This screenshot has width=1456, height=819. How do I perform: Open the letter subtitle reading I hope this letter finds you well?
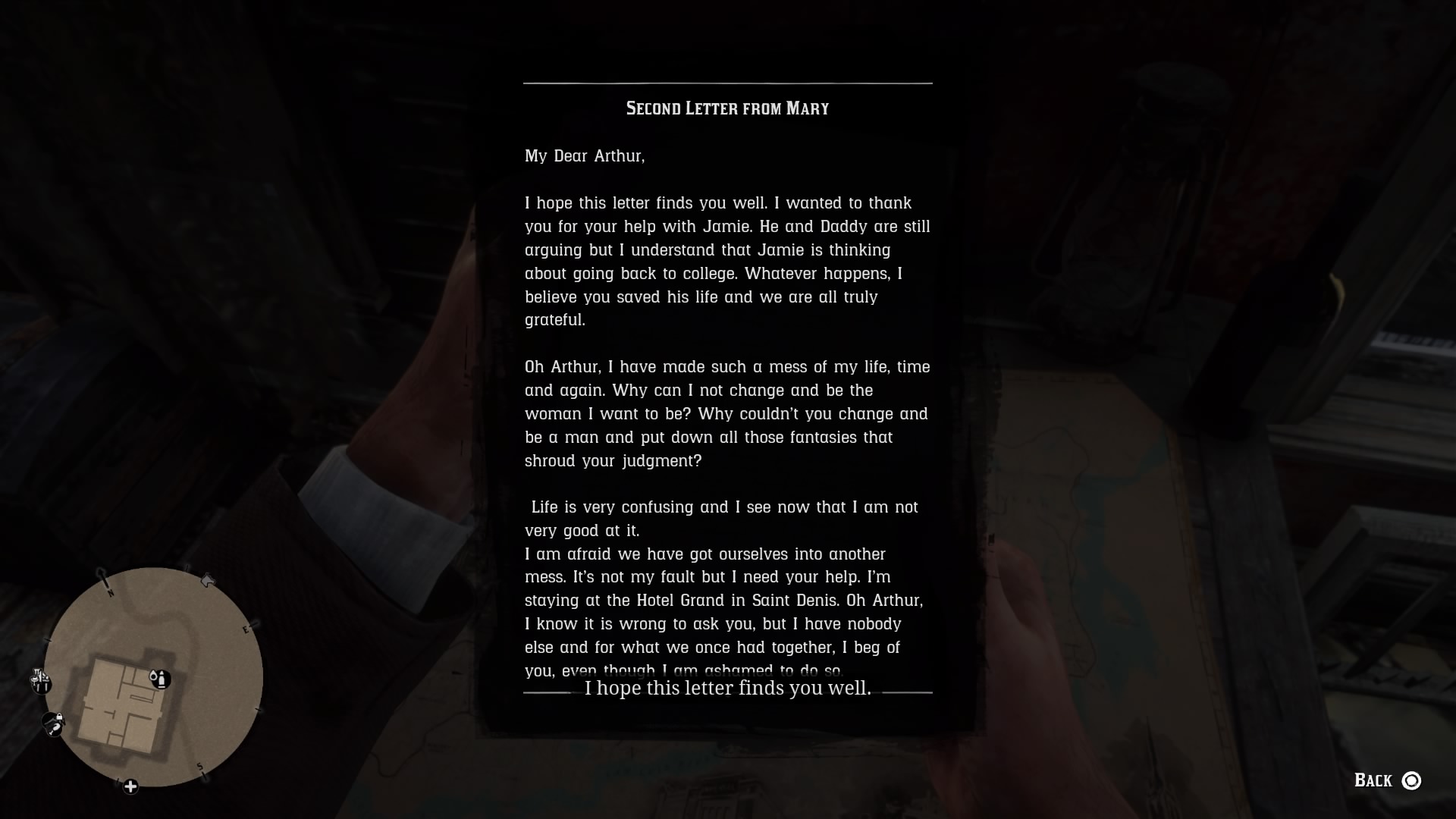coord(727,689)
